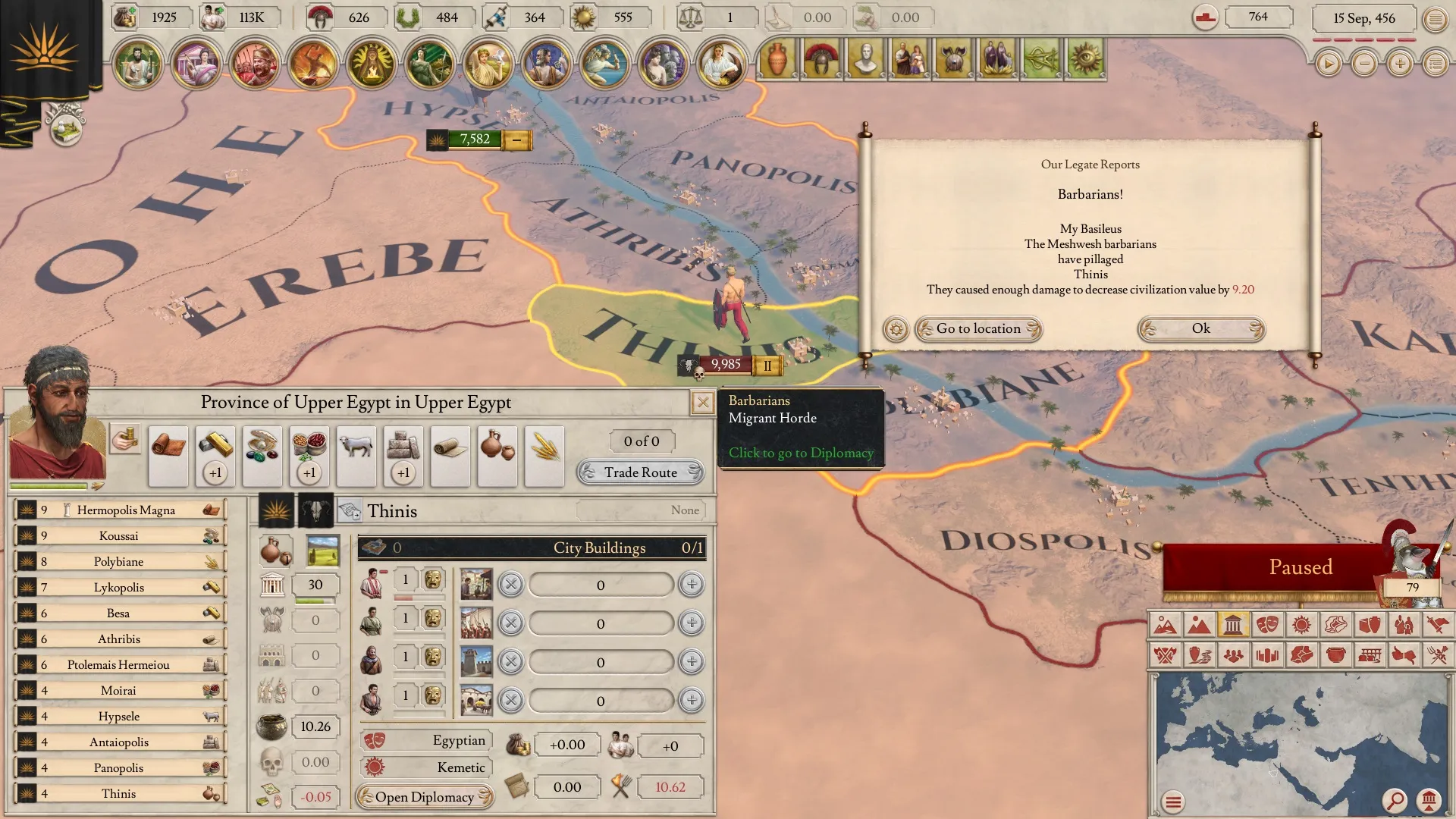1456x819 pixels.
Task: Decrease game speed with the minus button
Action: pos(1364,64)
